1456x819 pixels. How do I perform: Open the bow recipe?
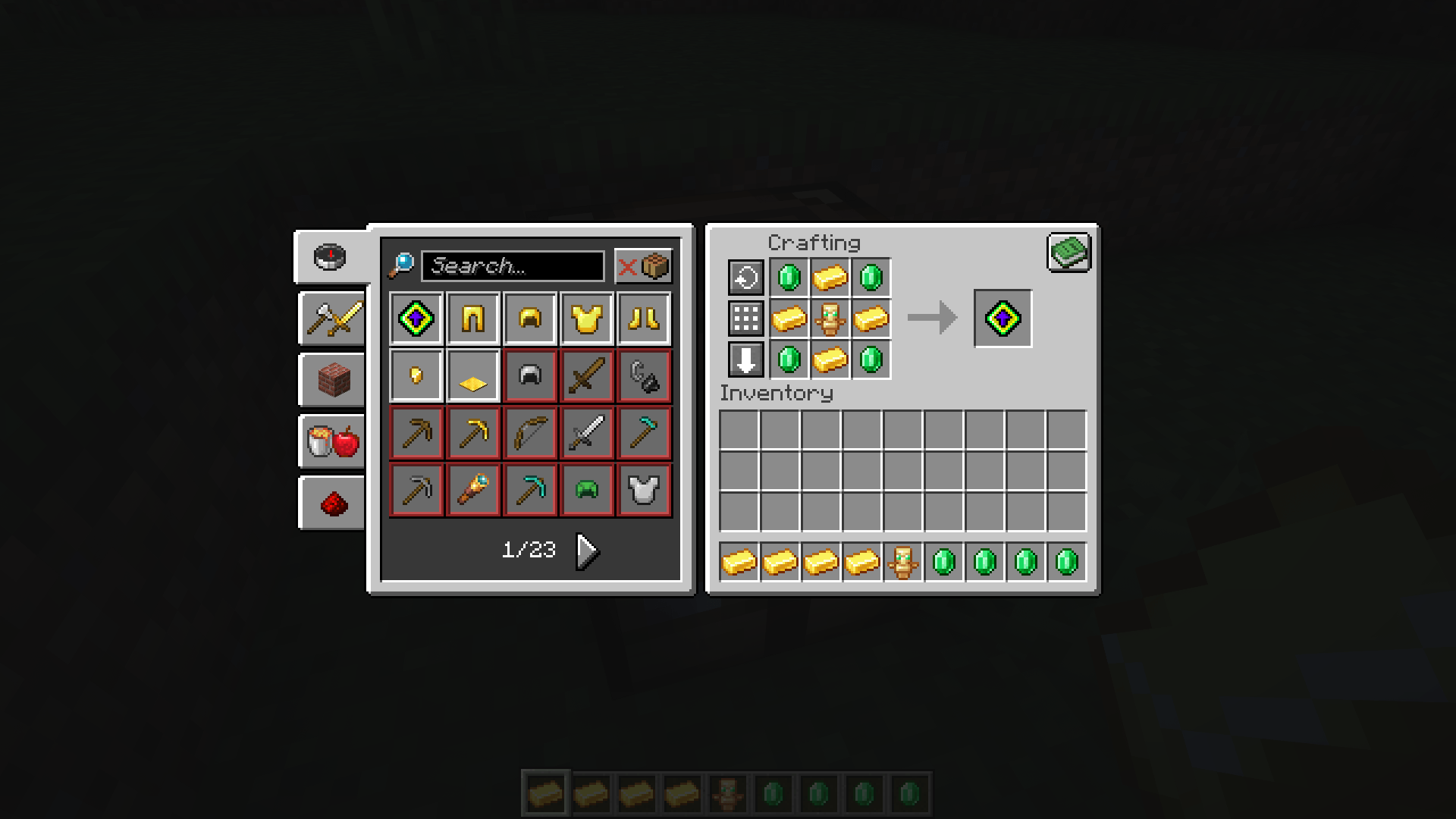click(529, 432)
